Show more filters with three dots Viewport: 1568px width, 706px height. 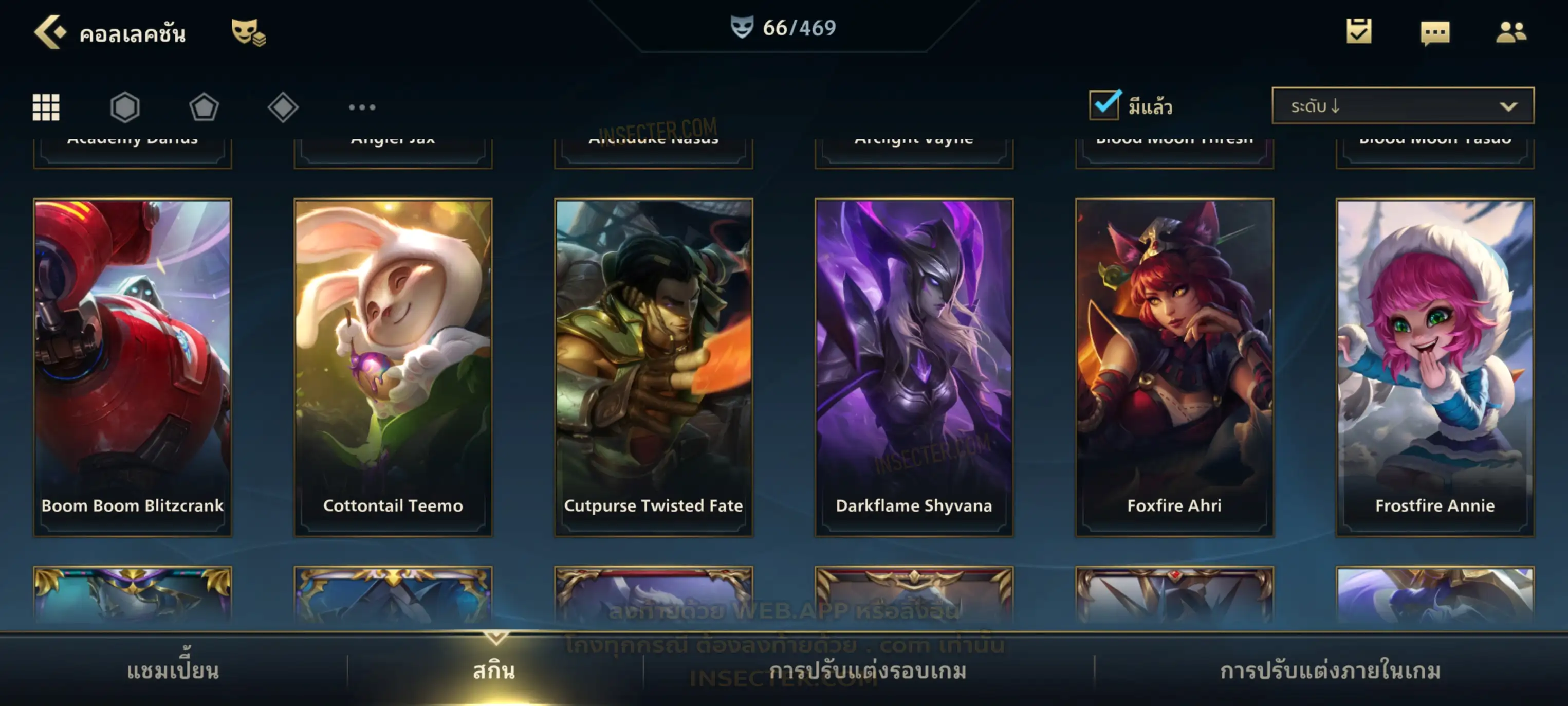[x=362, y=107]
